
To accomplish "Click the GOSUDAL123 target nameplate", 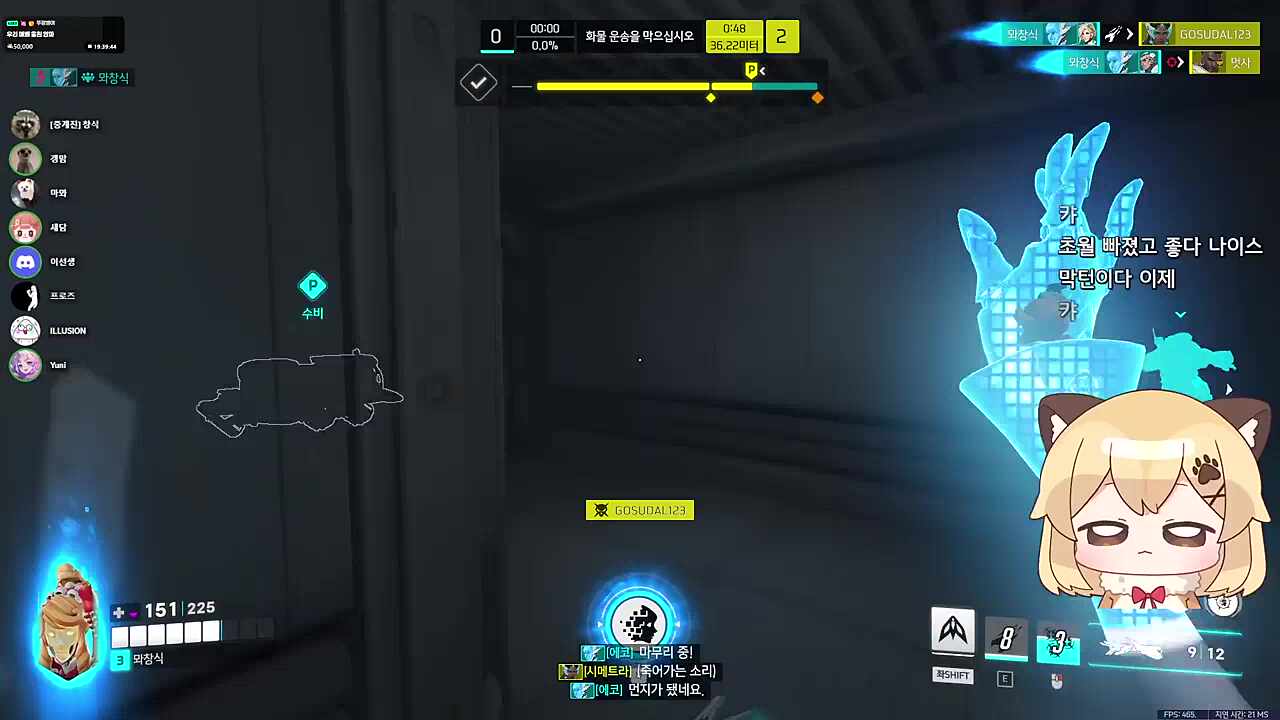I will pos(640,510).
